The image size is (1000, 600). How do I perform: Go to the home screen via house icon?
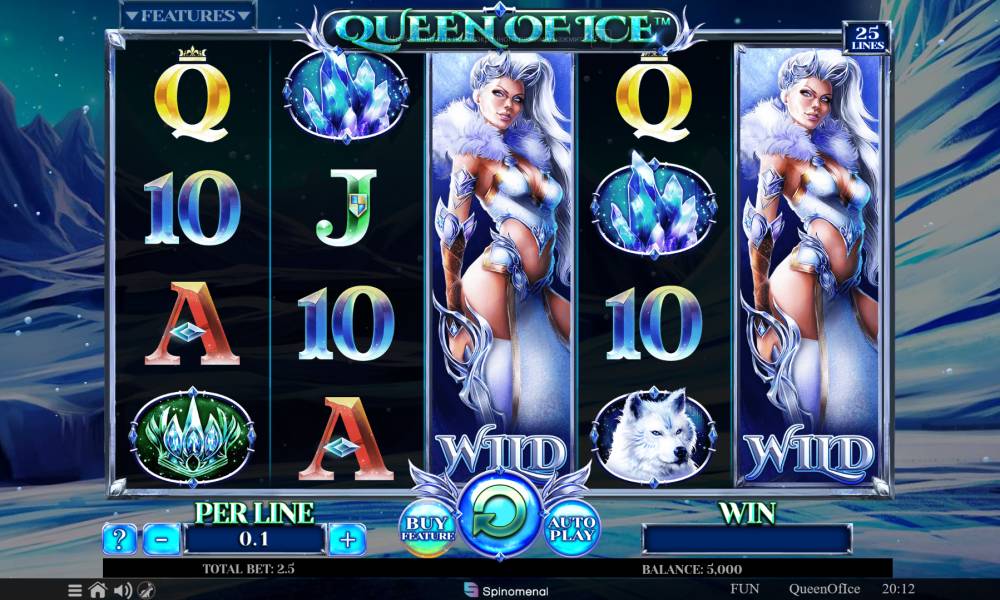(x=98, y=590)
